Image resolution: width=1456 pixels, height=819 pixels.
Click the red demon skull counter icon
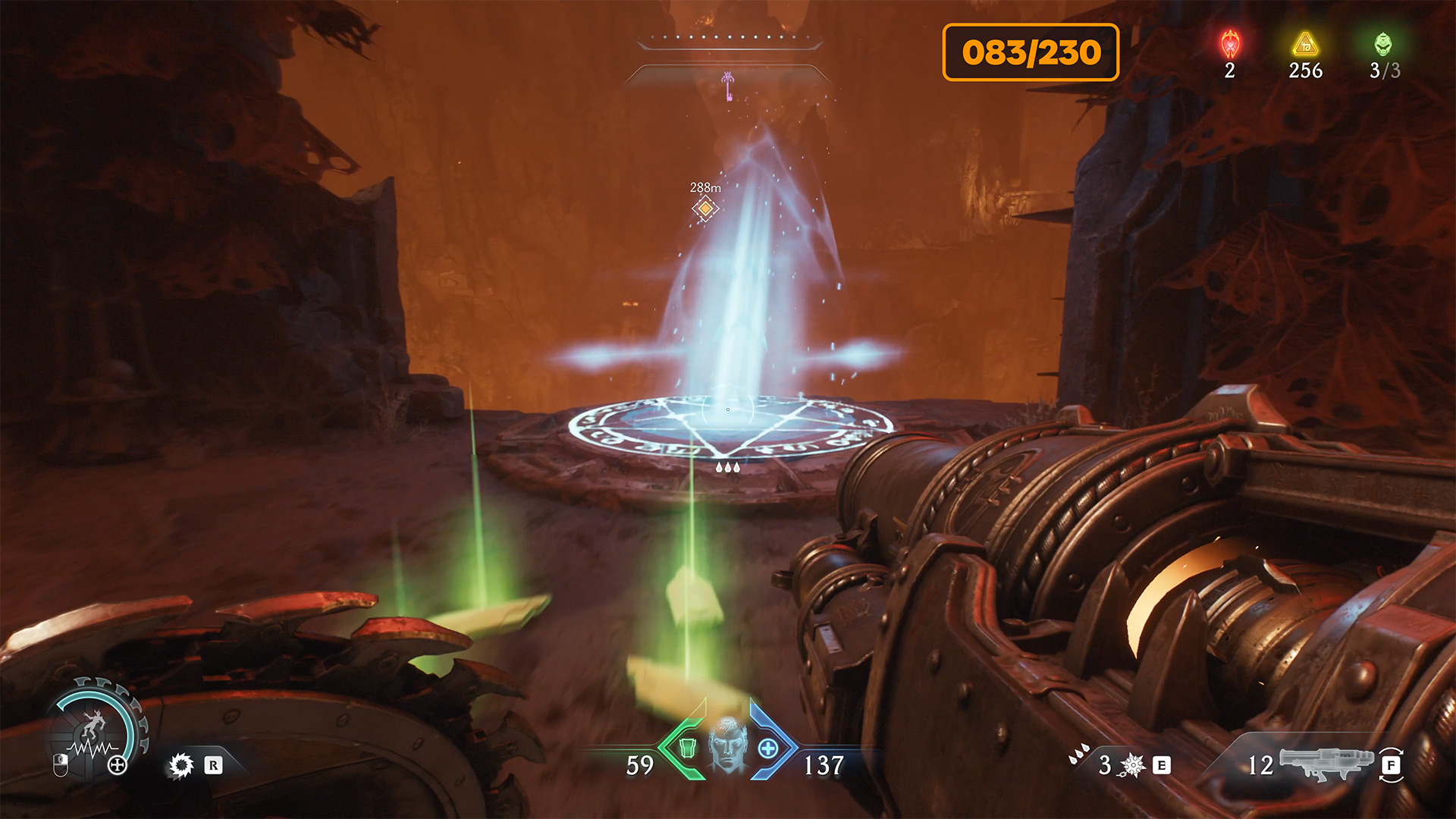coord(1230,45)
